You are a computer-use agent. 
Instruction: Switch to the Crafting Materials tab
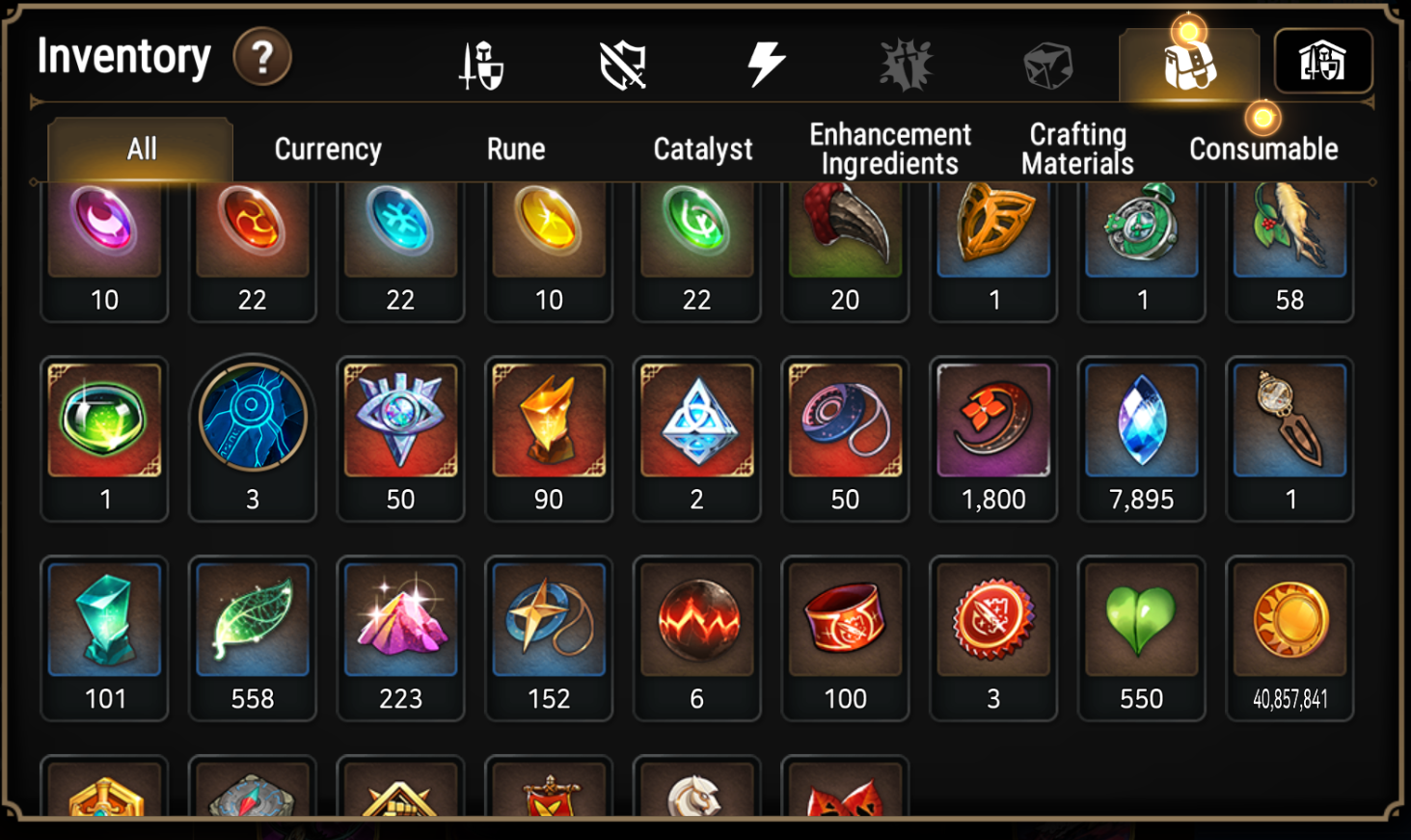[1076, 149]
